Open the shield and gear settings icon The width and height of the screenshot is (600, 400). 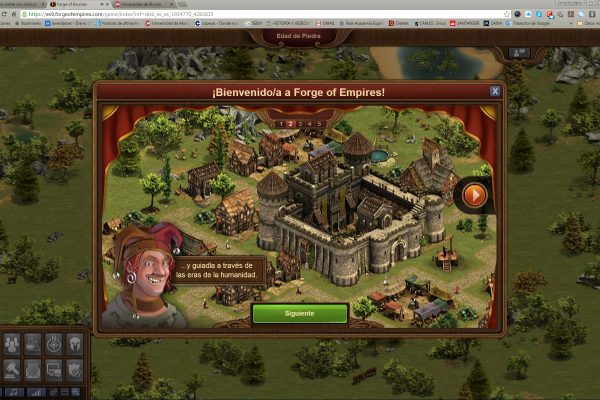click(75, 369)
